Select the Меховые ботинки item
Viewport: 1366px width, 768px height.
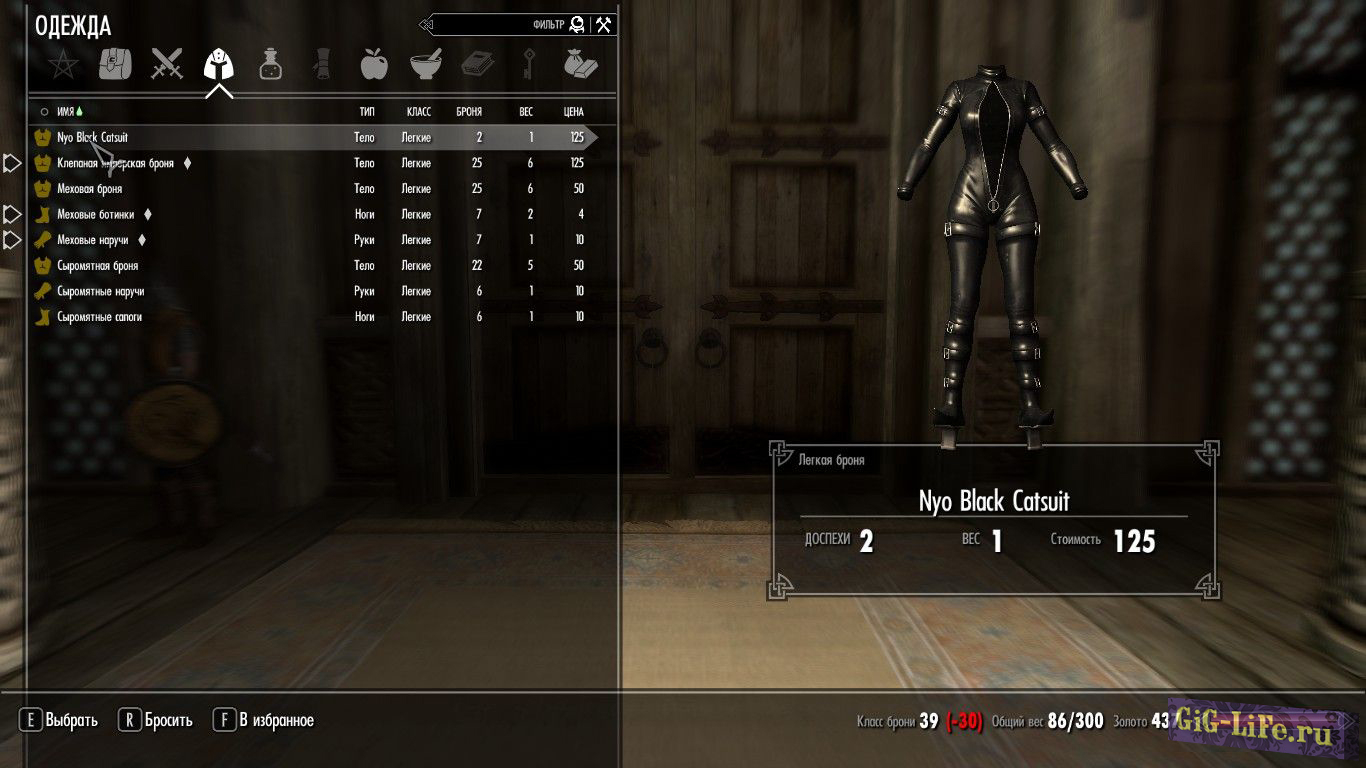pyautogui.click(x=95, y=214)
